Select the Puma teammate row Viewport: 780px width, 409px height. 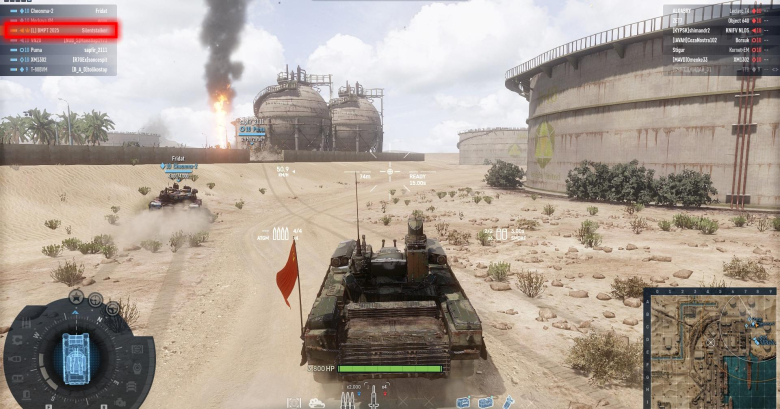(60, 49)
